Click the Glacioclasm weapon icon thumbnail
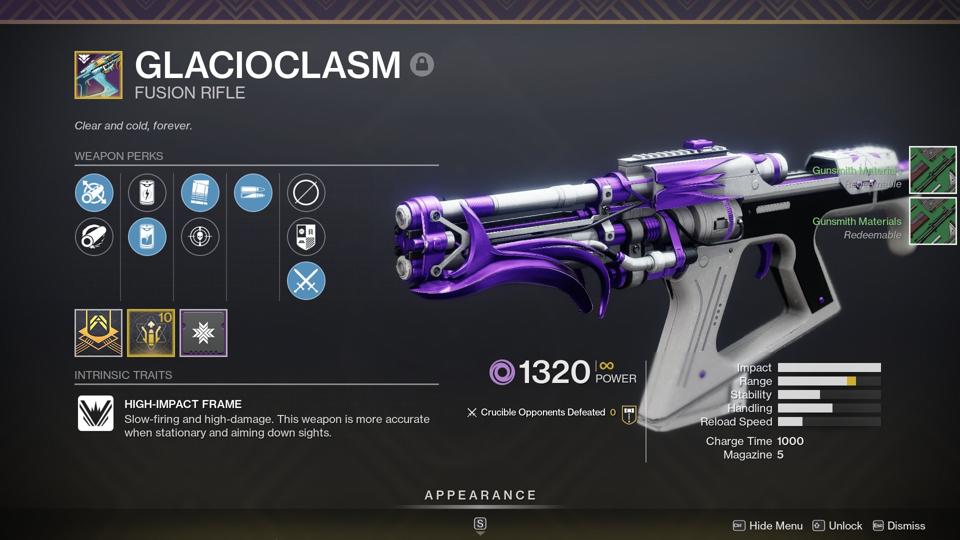 click(98, 75)
